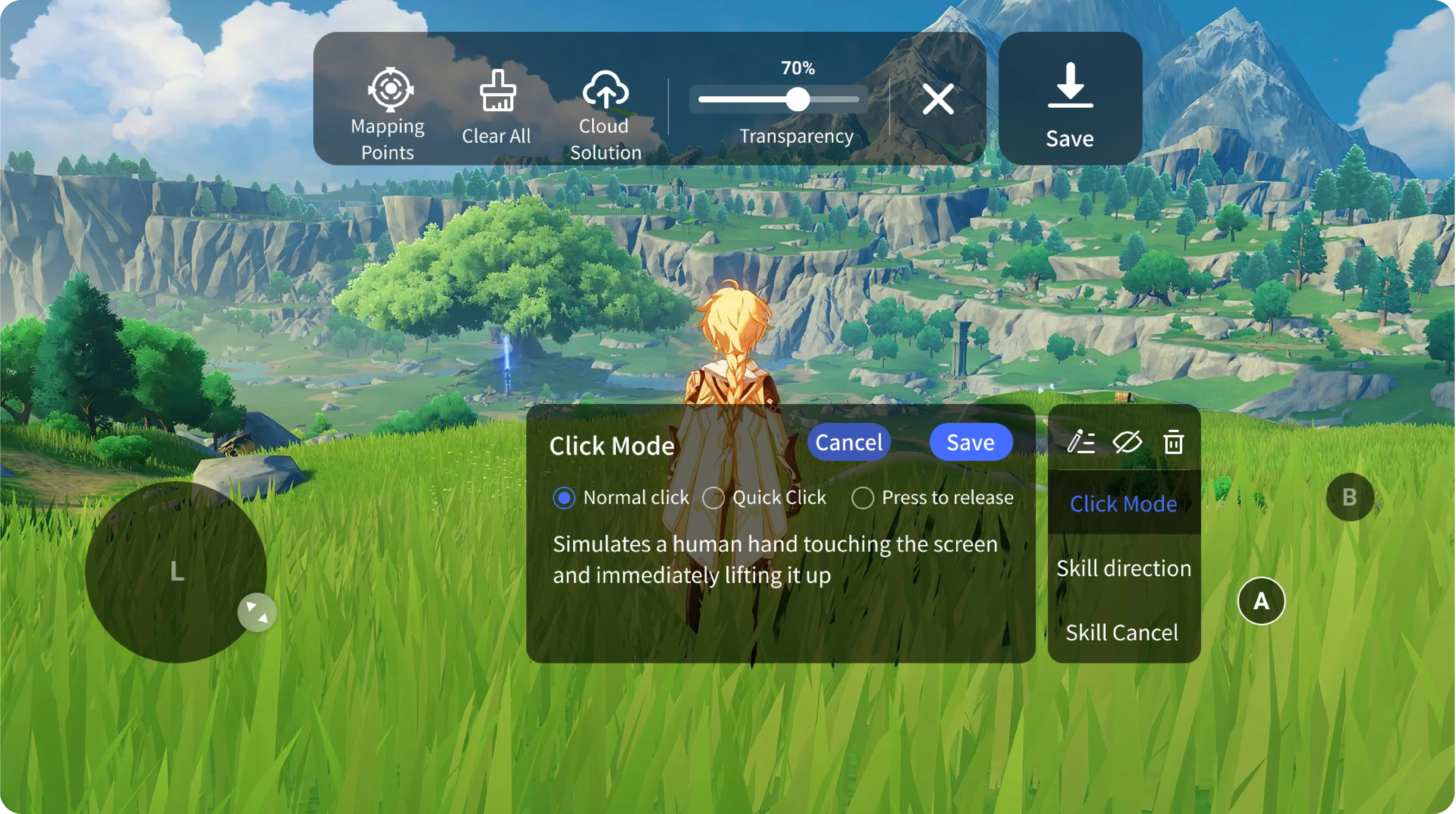Screen dimensions: 1456x814
Task: Click the pencil edit icon
Action: 1081,442
